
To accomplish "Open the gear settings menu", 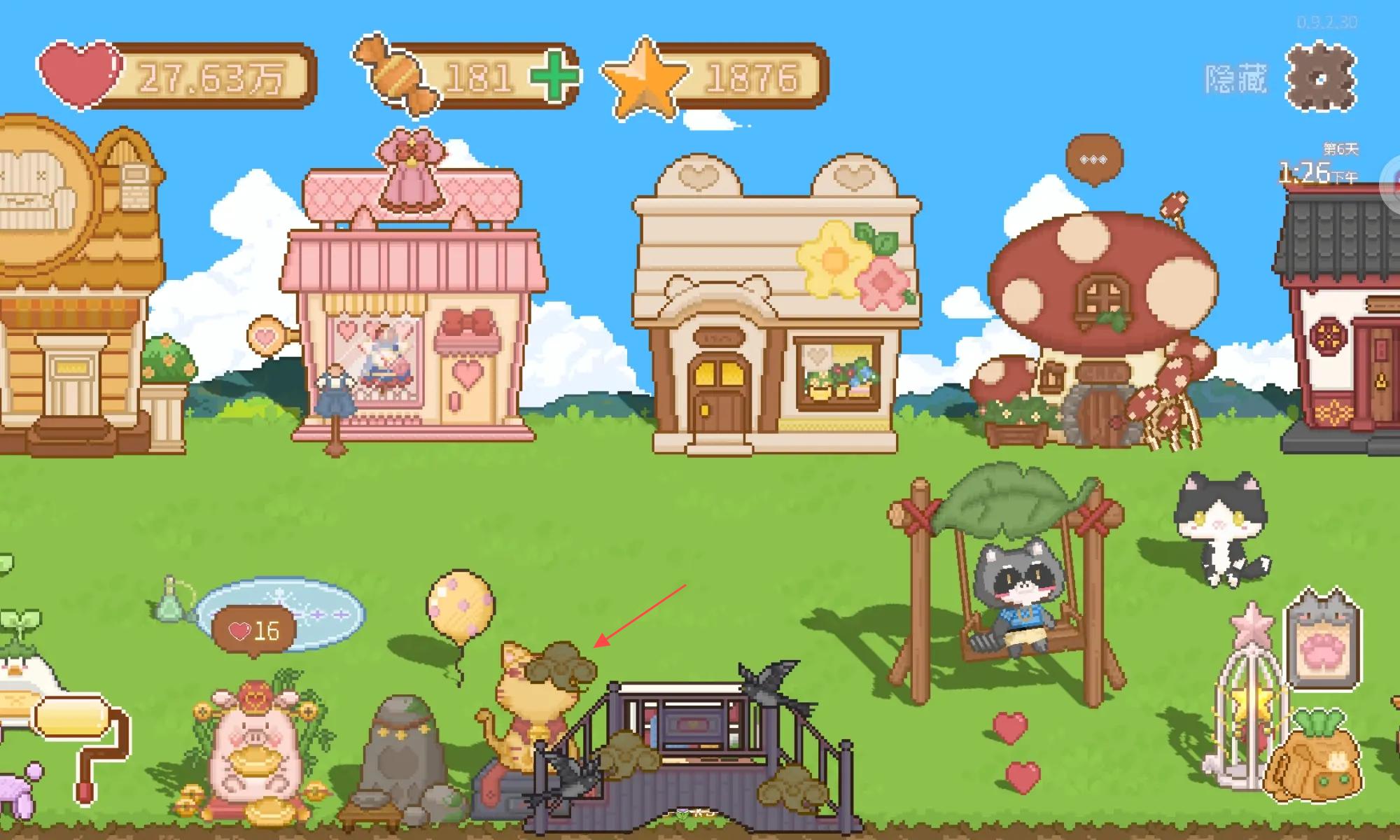I will 1321,77.
